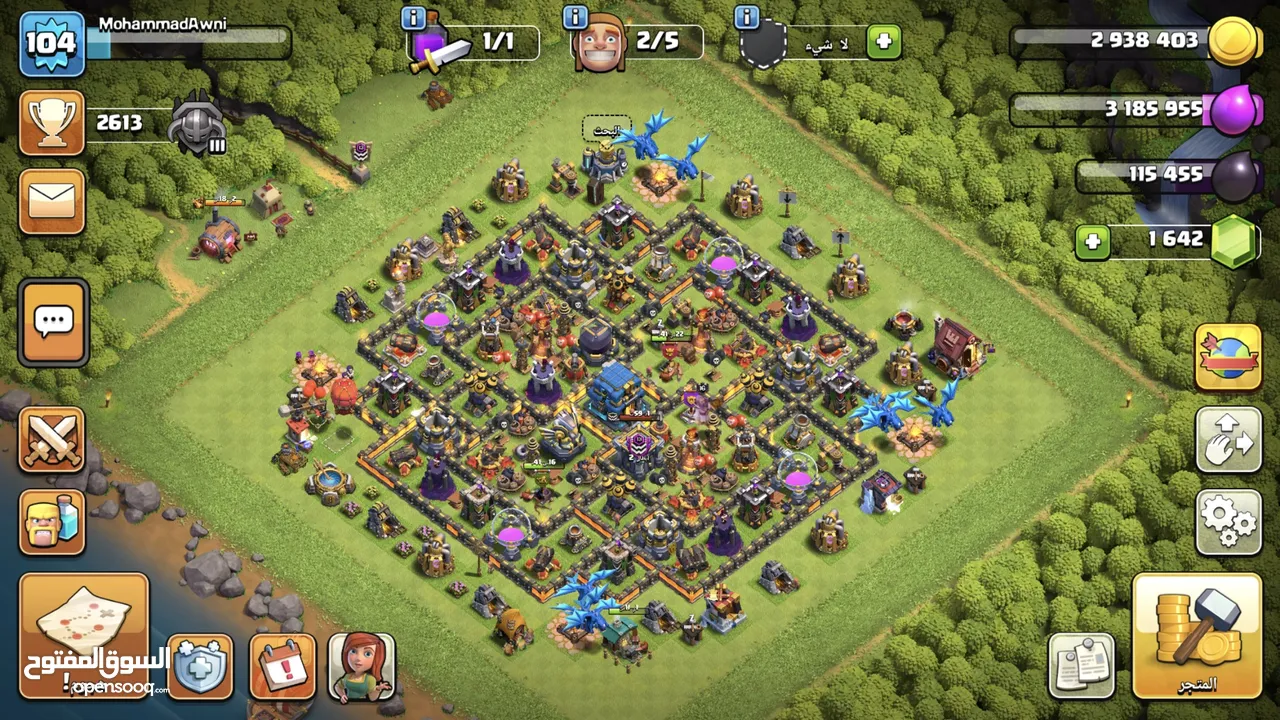The width and height of the screenshot is (1280, 720).
Task: Show the army 1/1 info icon
Action: 413,17
